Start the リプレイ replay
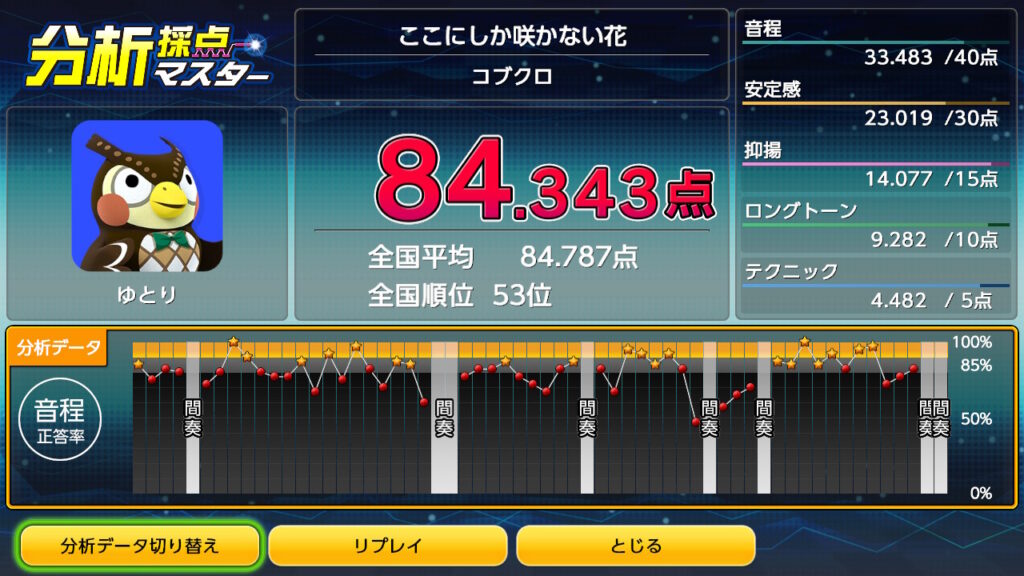The image size is (1024, 576). (388, 546)
